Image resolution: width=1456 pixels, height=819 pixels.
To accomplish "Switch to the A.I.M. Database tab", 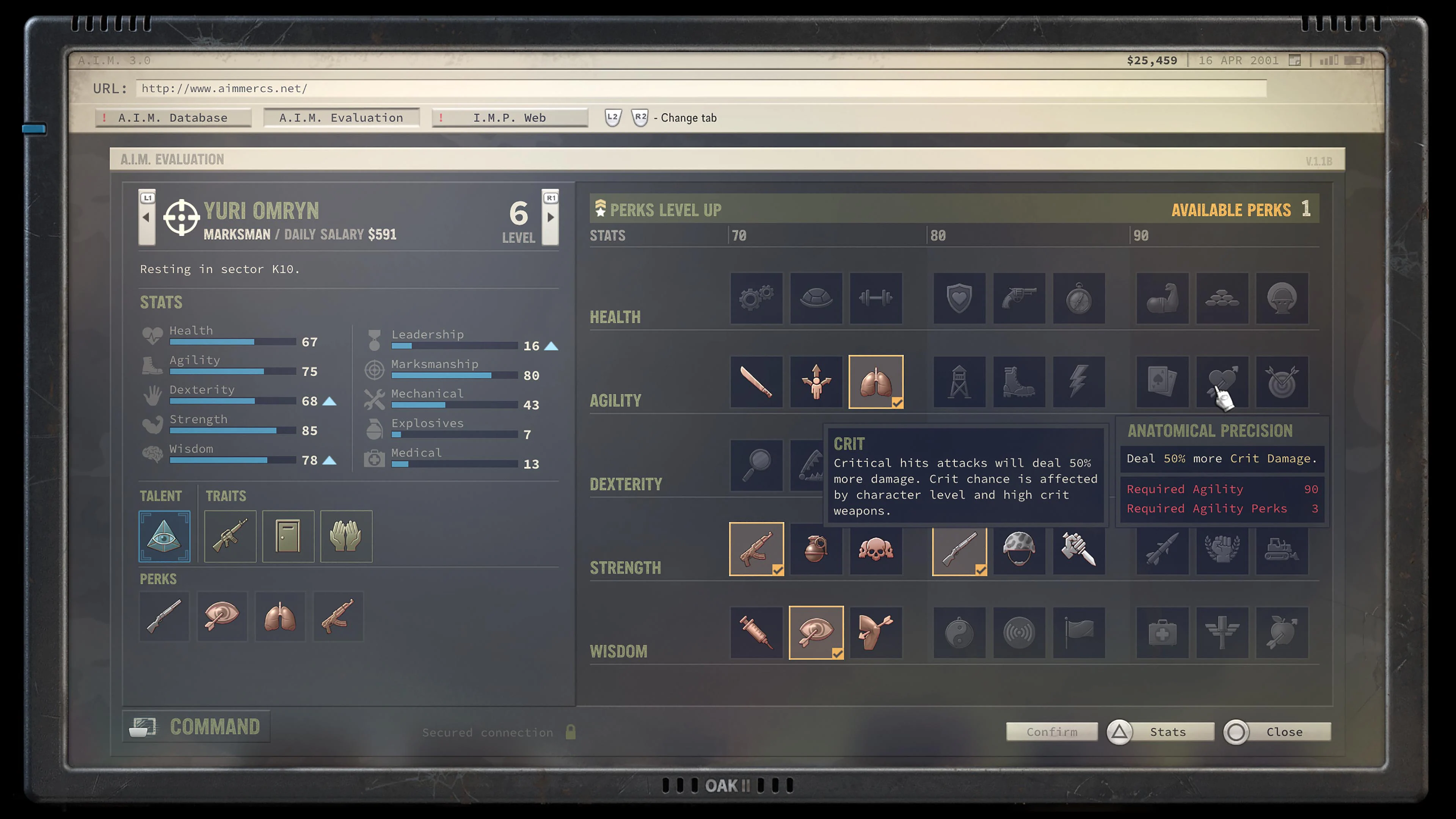I will pos(173,118).
